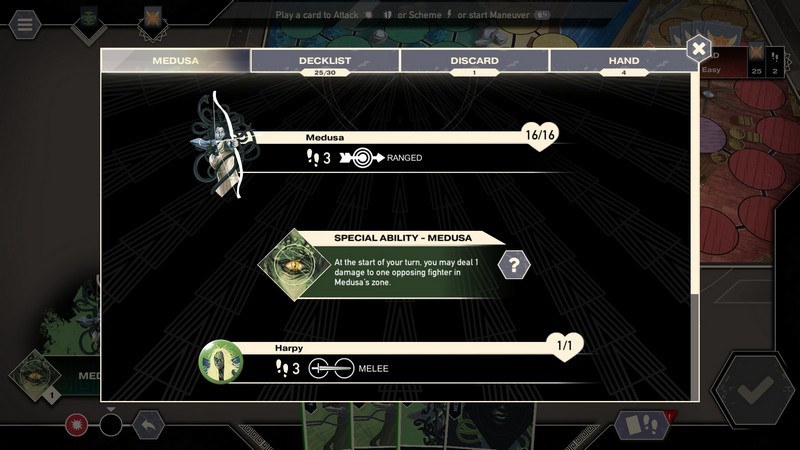Switch to the Decklist tab
800x450 pixels.
coord(325,61)
